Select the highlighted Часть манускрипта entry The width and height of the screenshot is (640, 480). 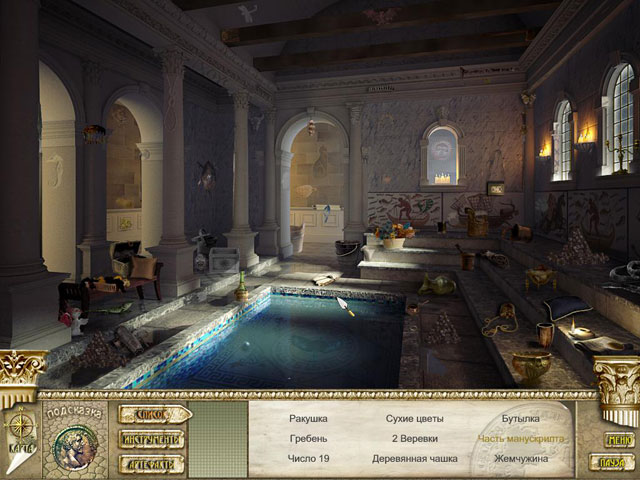coord(519,438)
